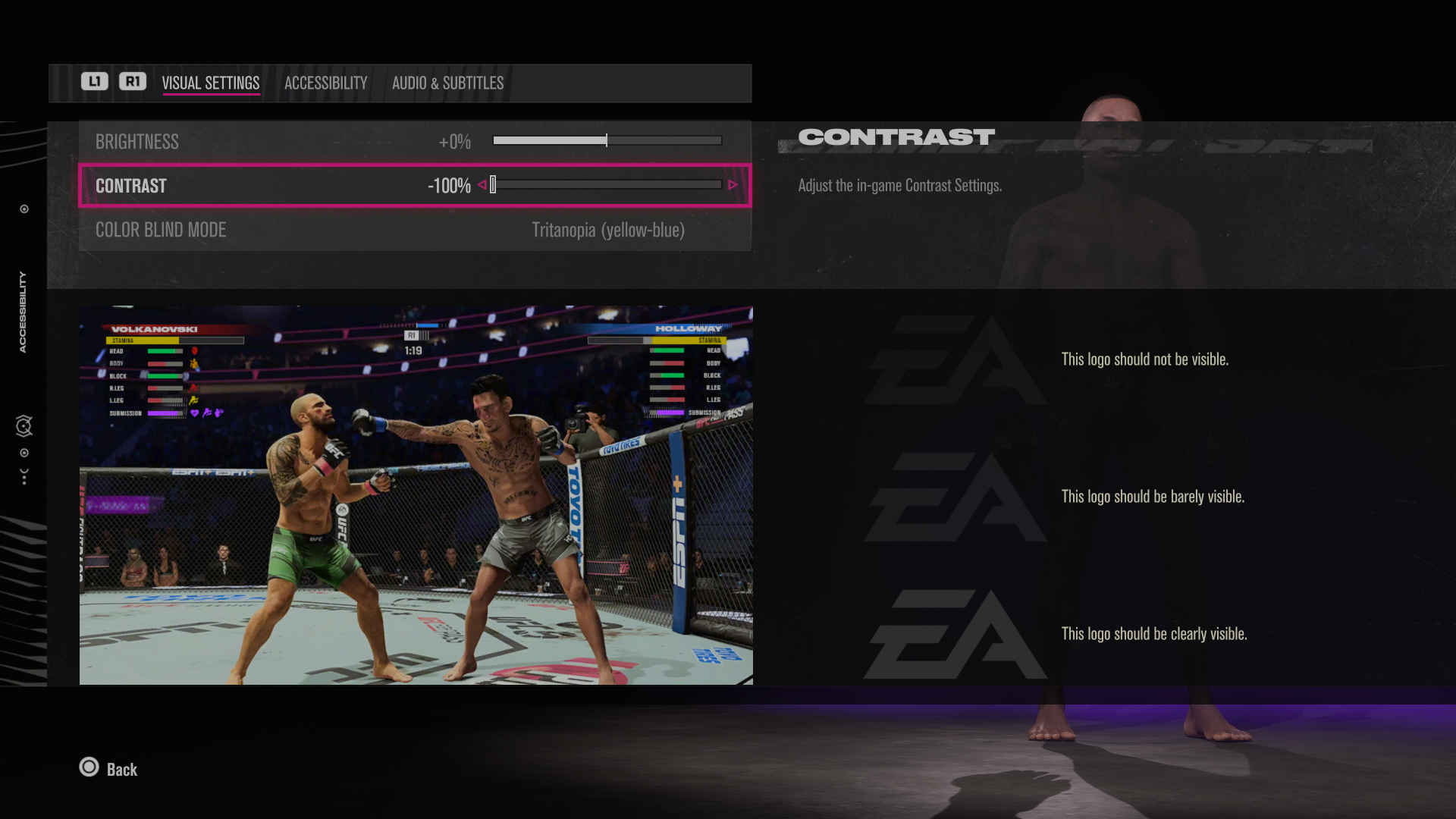Image resolution: width=1456 pixels, height=819 pixels.
Task: Click the small dot icon atop left sidebar
Action: tap(23, 209)
